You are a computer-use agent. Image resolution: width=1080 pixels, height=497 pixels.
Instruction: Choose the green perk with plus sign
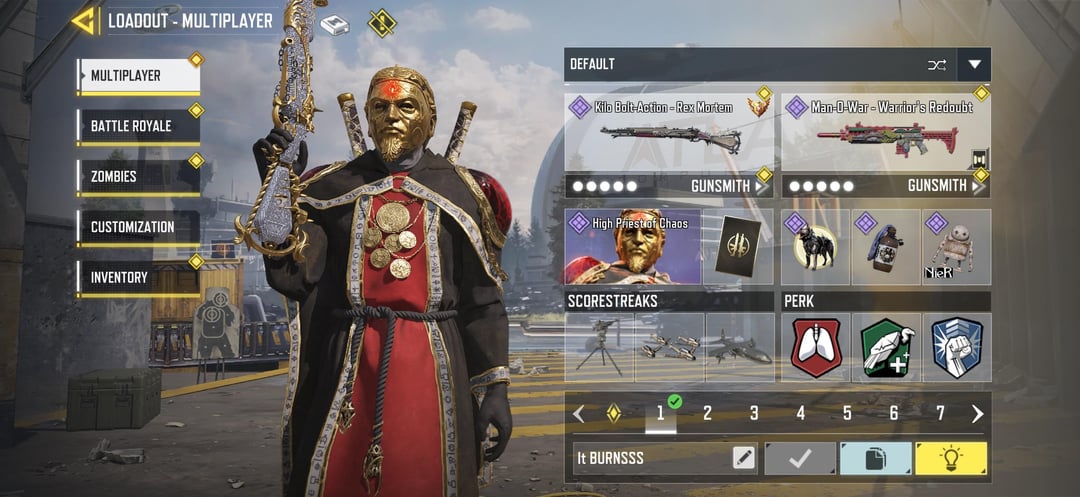[x=886, y=347]
